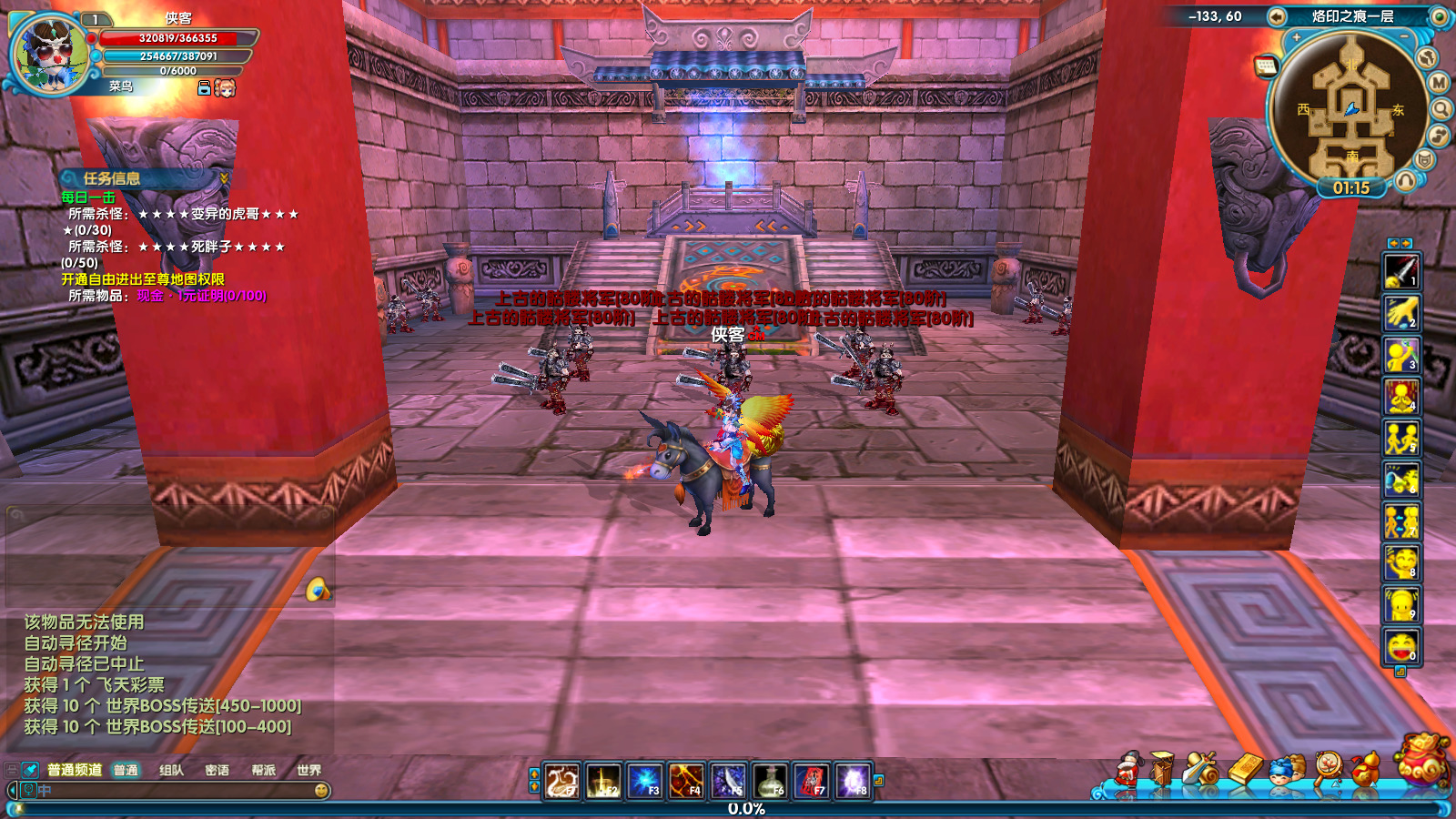Cast the blue ice burst skill F3
This screenshot has width=1456, height=819.
[x=644, y=781]
